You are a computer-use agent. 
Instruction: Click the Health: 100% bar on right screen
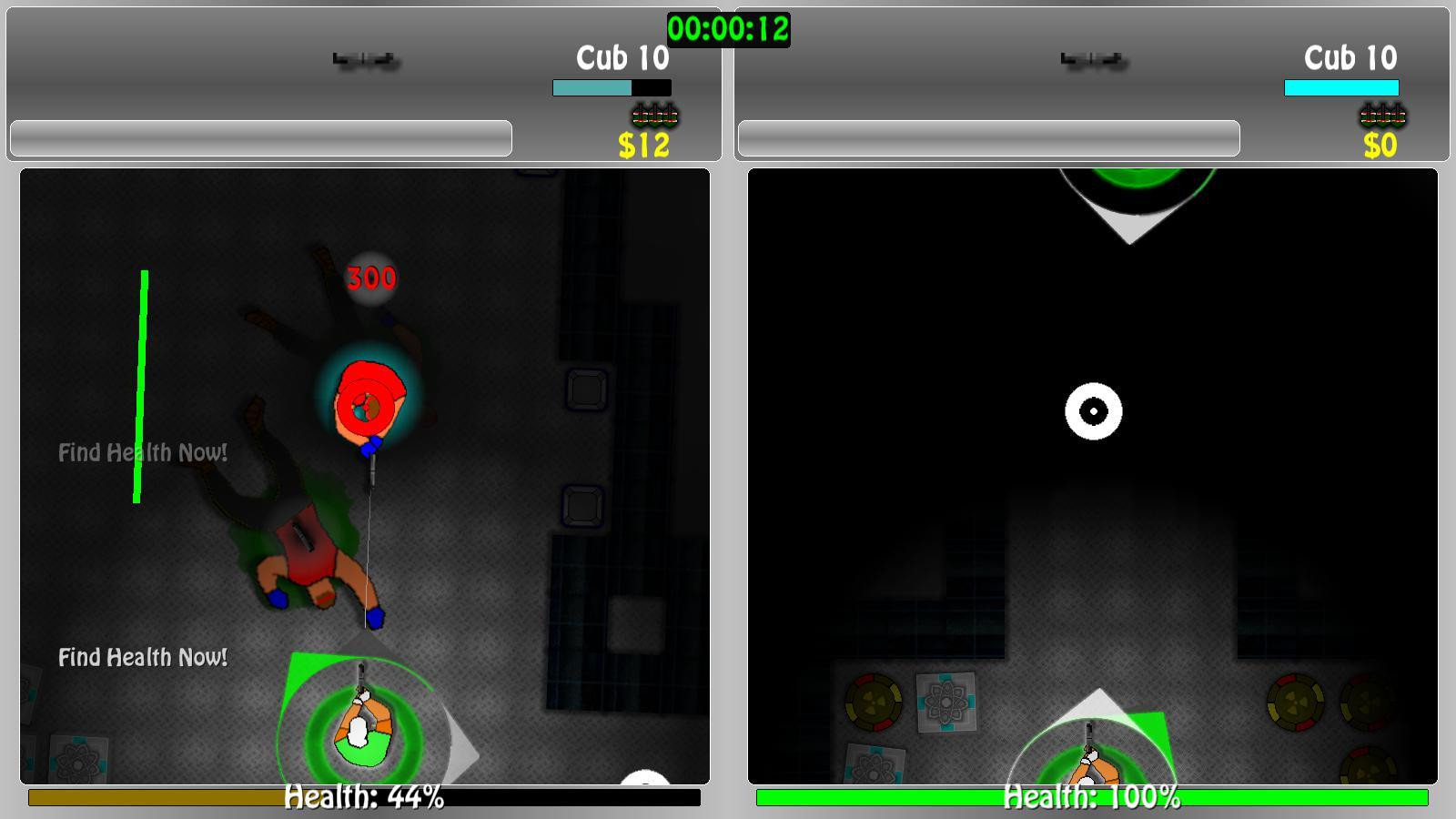1090,800
